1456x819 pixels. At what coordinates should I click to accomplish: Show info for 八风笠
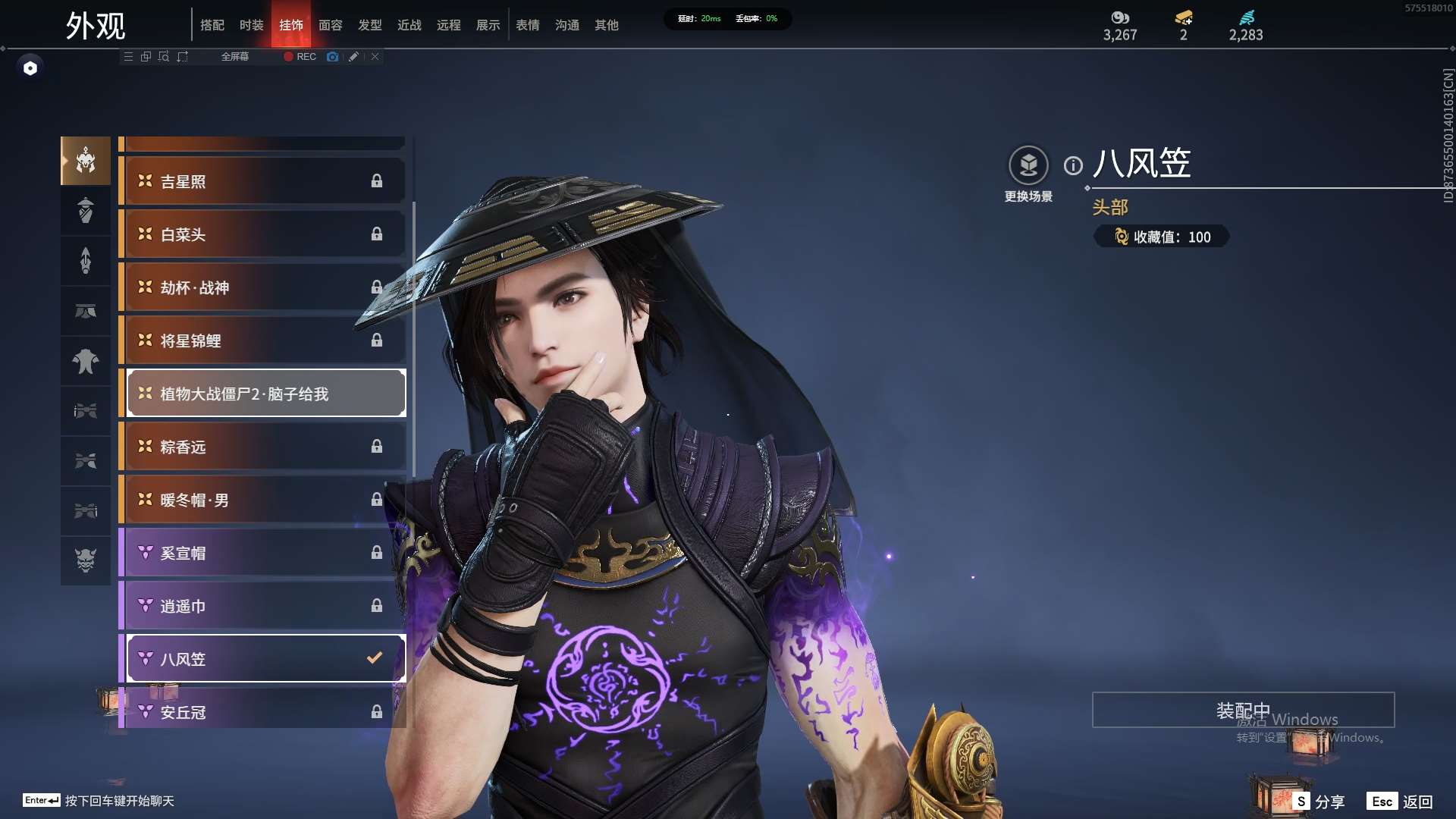click(x=1073, y=165)
